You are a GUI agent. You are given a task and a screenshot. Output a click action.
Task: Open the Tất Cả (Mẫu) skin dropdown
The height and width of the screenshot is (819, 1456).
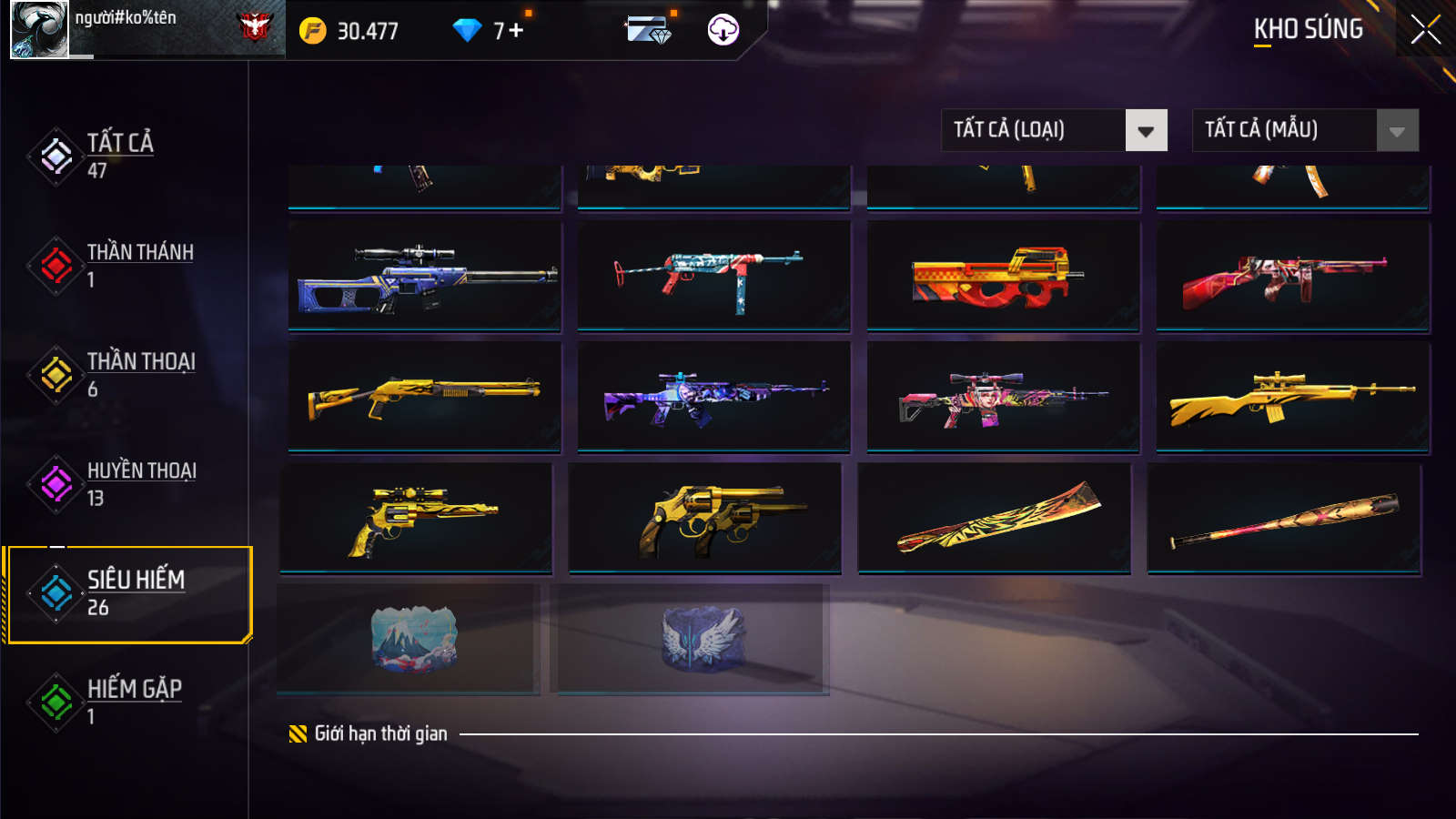point(1305,130)
